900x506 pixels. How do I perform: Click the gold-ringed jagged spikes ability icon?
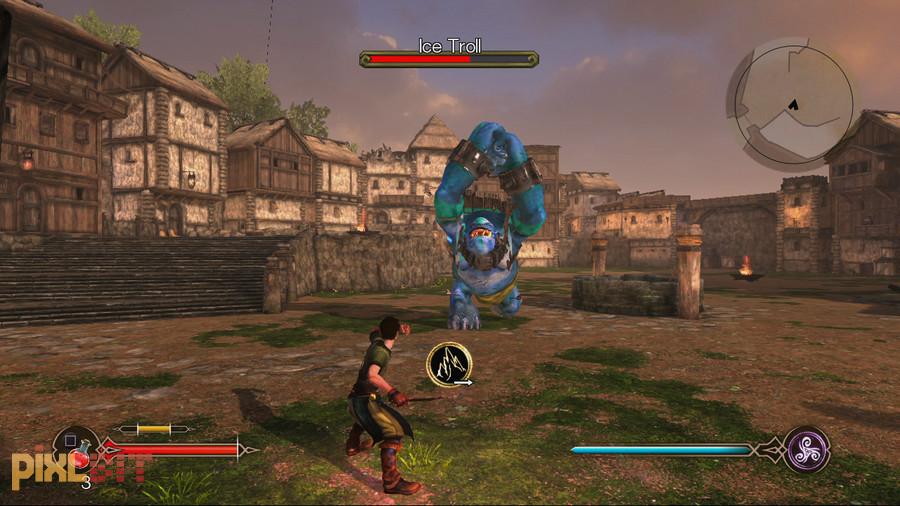[449, 364]
